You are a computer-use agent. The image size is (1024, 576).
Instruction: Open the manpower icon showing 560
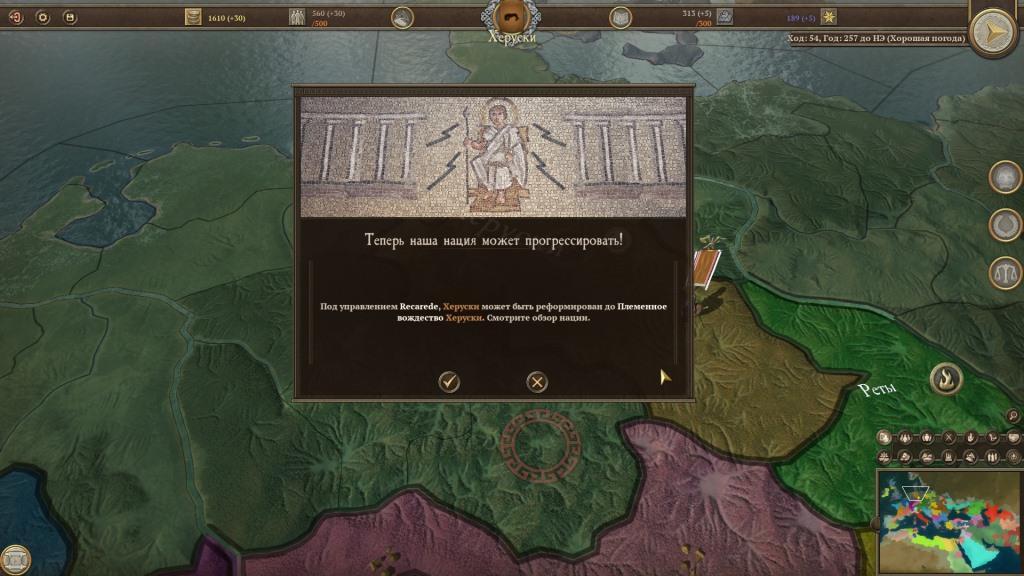pos(297,17)
